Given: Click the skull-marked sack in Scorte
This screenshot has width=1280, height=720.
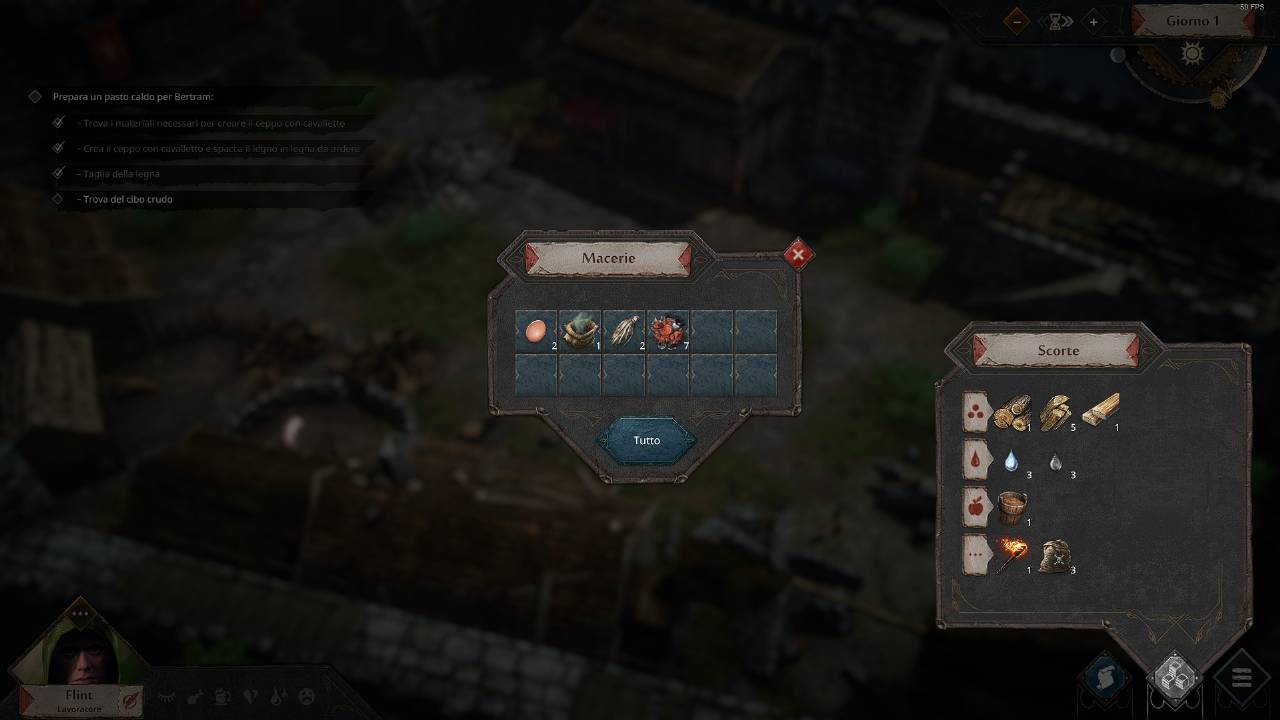Looking at the screenshot, I should coord(1056,555).
